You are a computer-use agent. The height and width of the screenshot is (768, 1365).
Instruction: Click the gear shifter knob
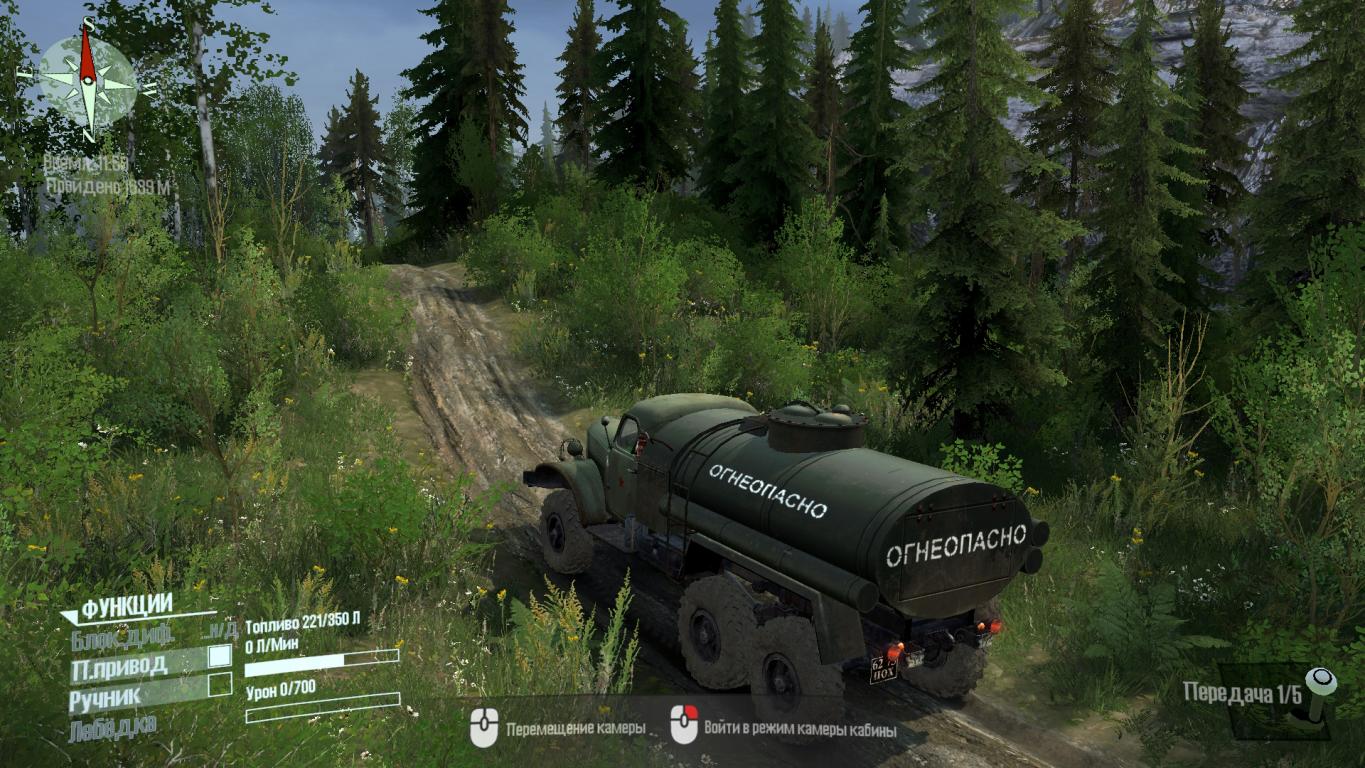coord(1320,682)
